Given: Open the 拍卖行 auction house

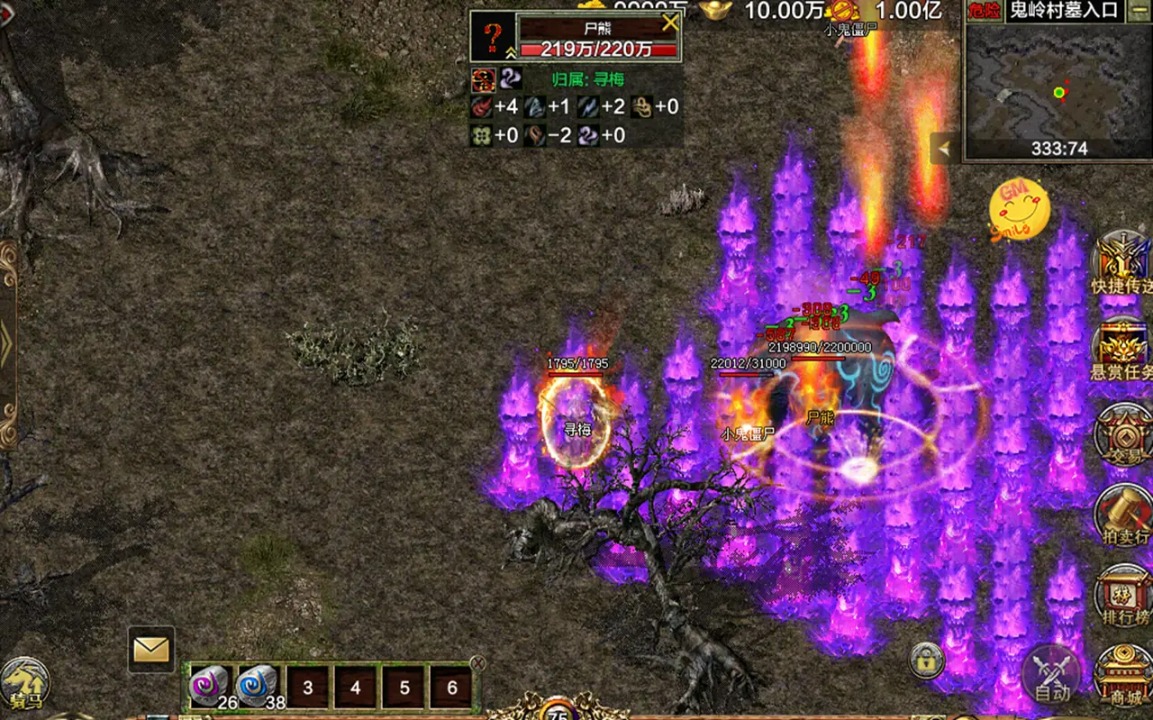Looking at the screenshot, I should coord(1122,516).
